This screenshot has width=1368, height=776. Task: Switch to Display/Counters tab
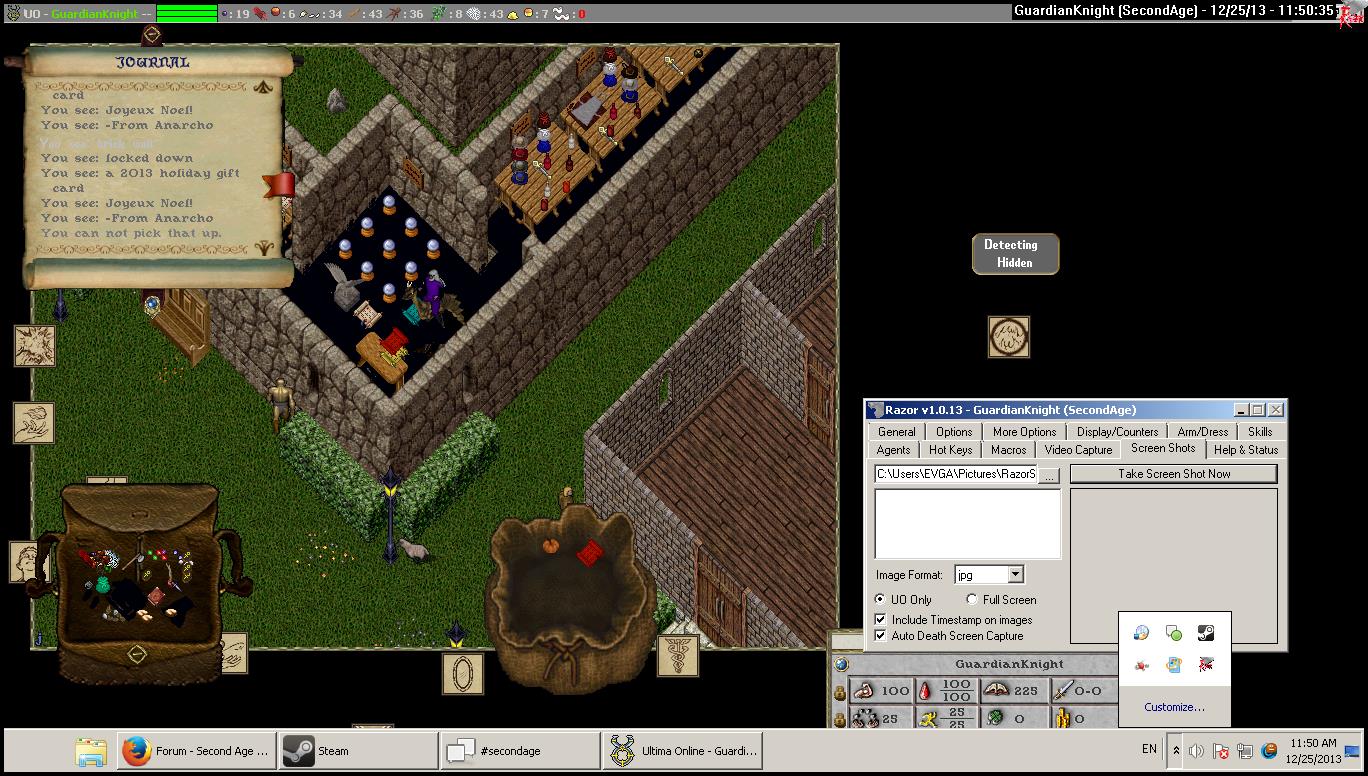pos(1117,432)
